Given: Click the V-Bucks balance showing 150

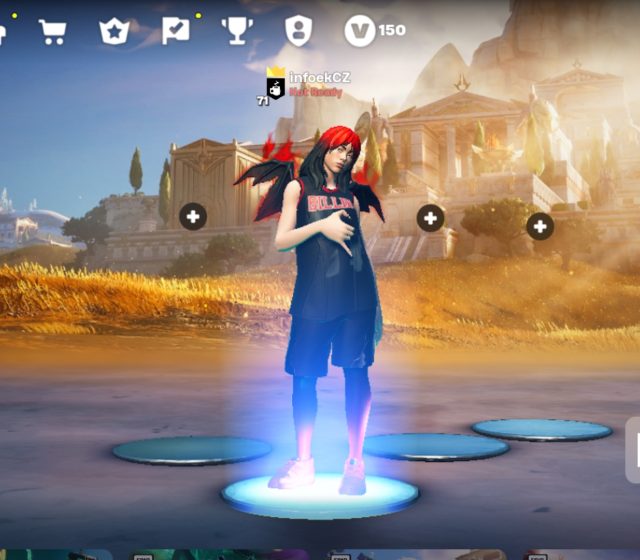Looking at the screenshot, I should [x=375, y=31].
